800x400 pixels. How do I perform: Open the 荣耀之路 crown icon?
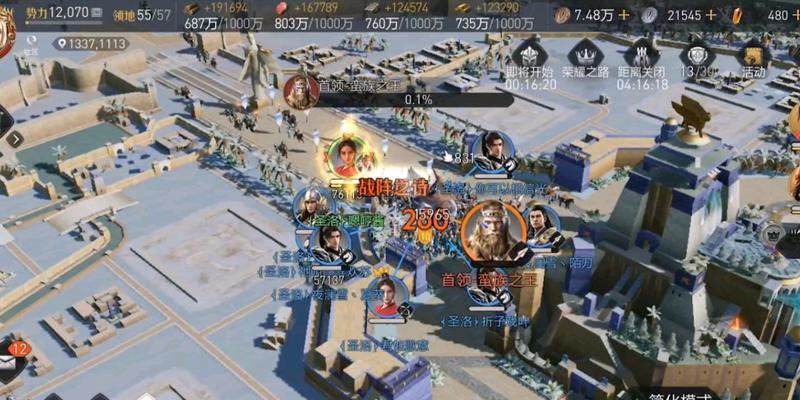pos(584,55)
